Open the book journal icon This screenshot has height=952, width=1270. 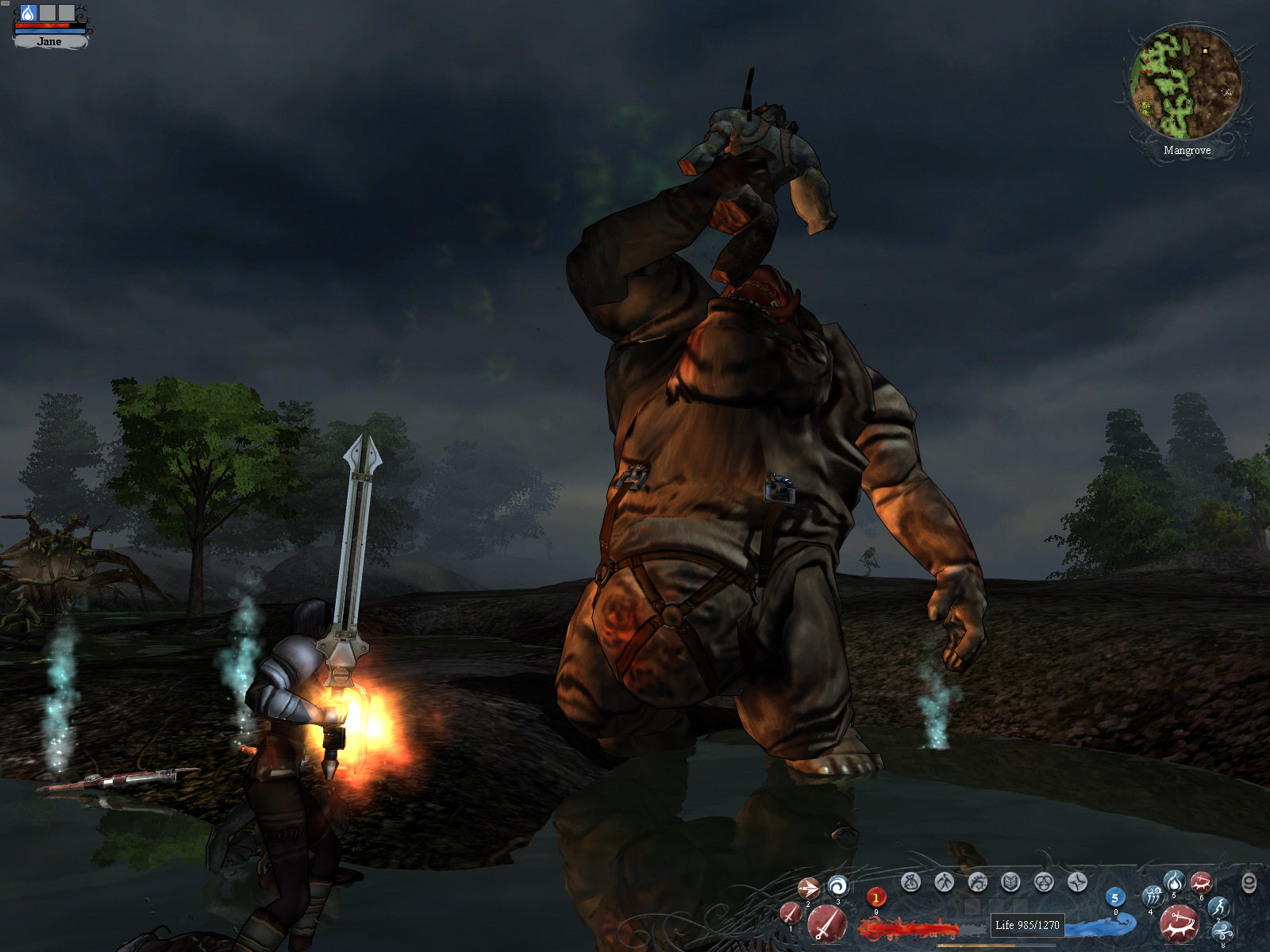[1010, 881]
